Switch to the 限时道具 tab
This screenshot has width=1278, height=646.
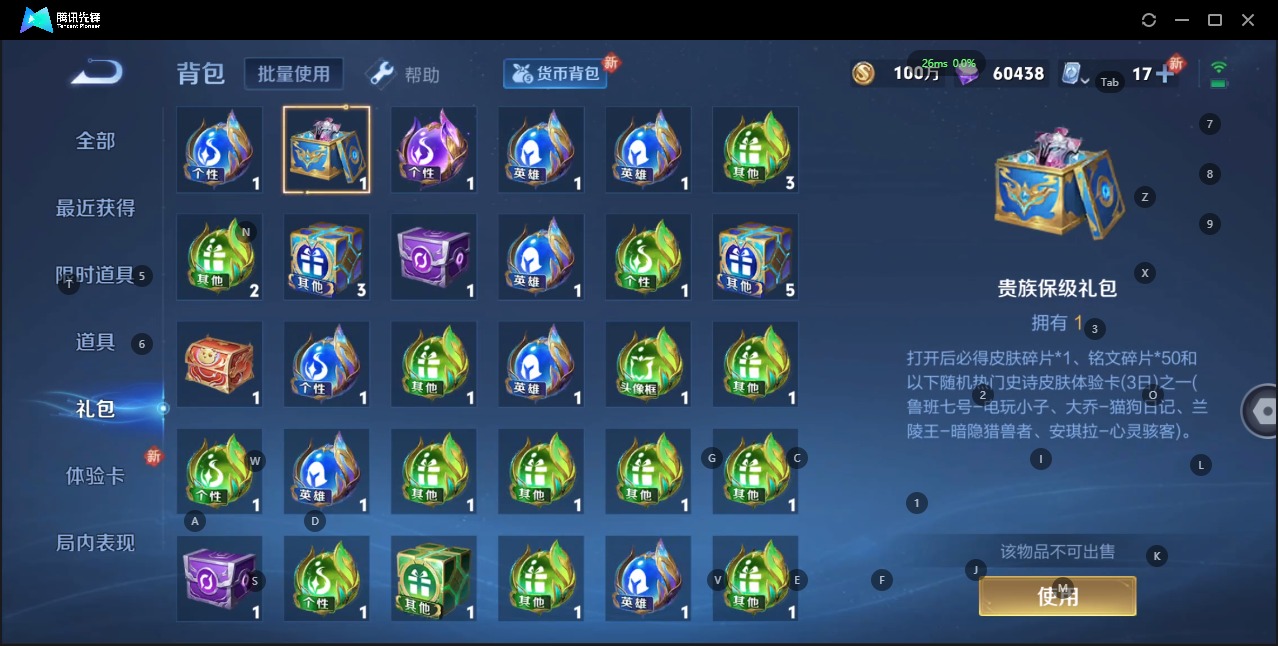pyautogui.click(x=96, y=275)
